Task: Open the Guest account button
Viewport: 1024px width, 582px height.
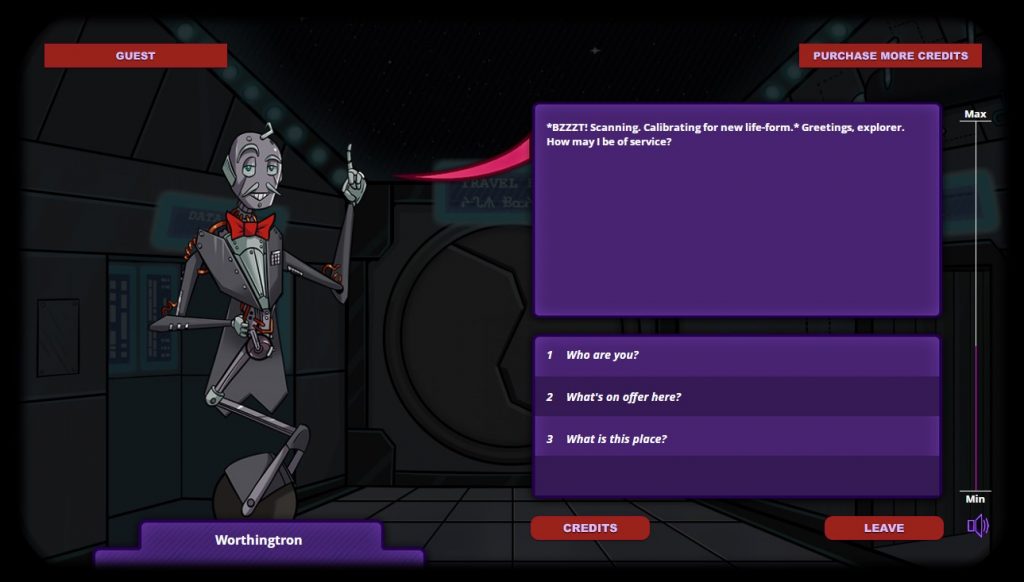Action: click(135, 56)
